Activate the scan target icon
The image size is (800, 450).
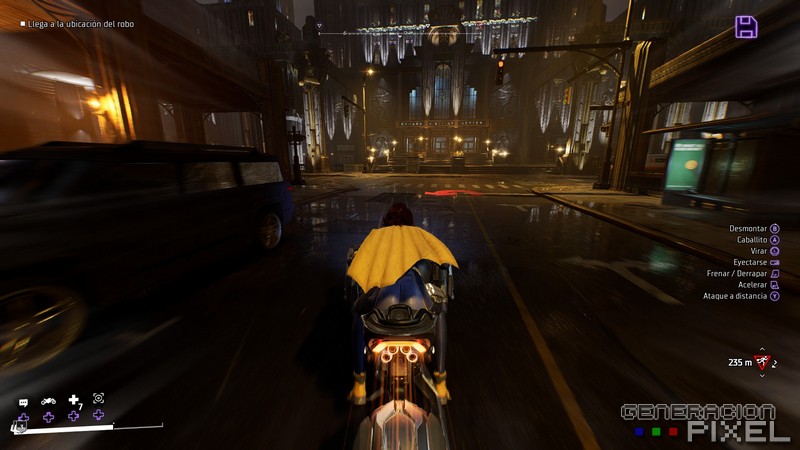pyautogui.click(x=98, y=398)
